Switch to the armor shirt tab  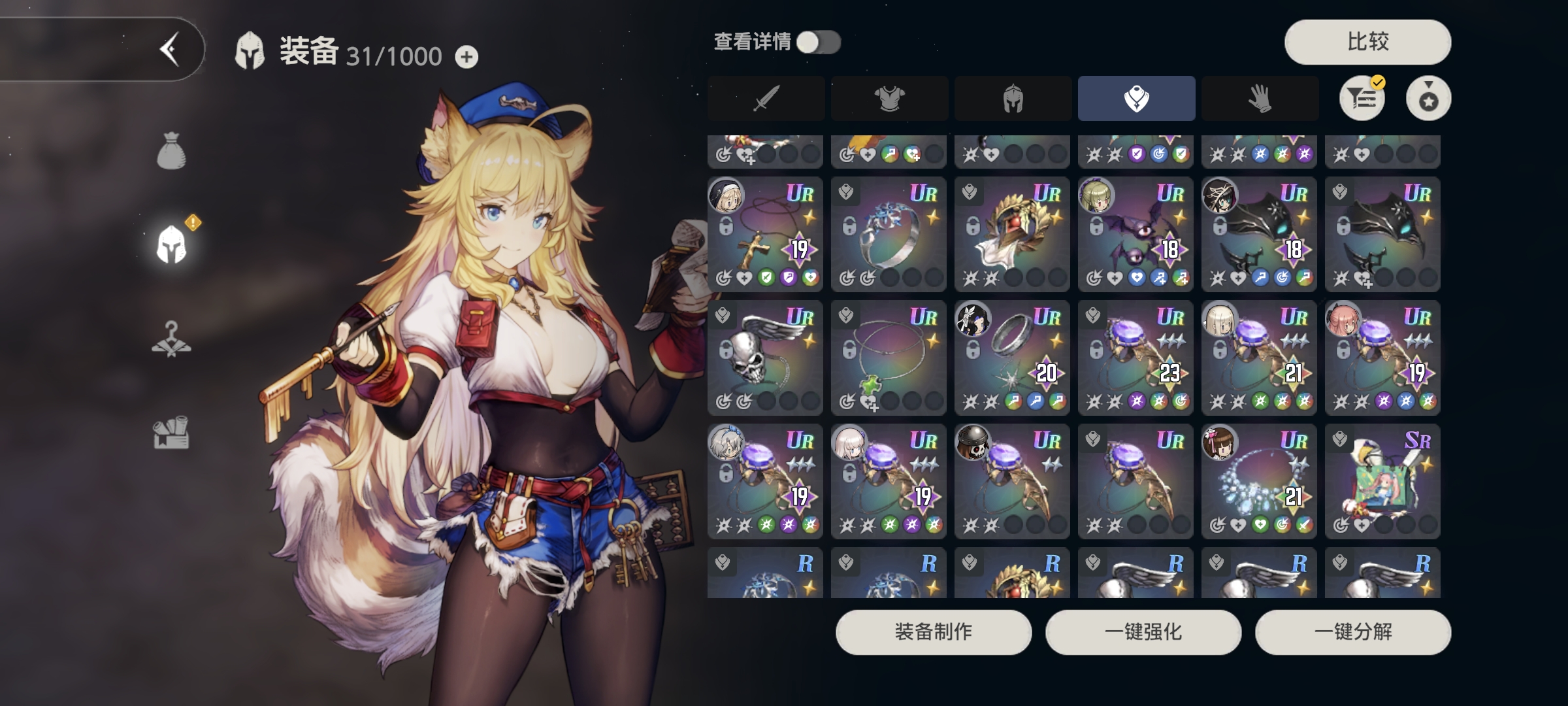tap(889, 99)
